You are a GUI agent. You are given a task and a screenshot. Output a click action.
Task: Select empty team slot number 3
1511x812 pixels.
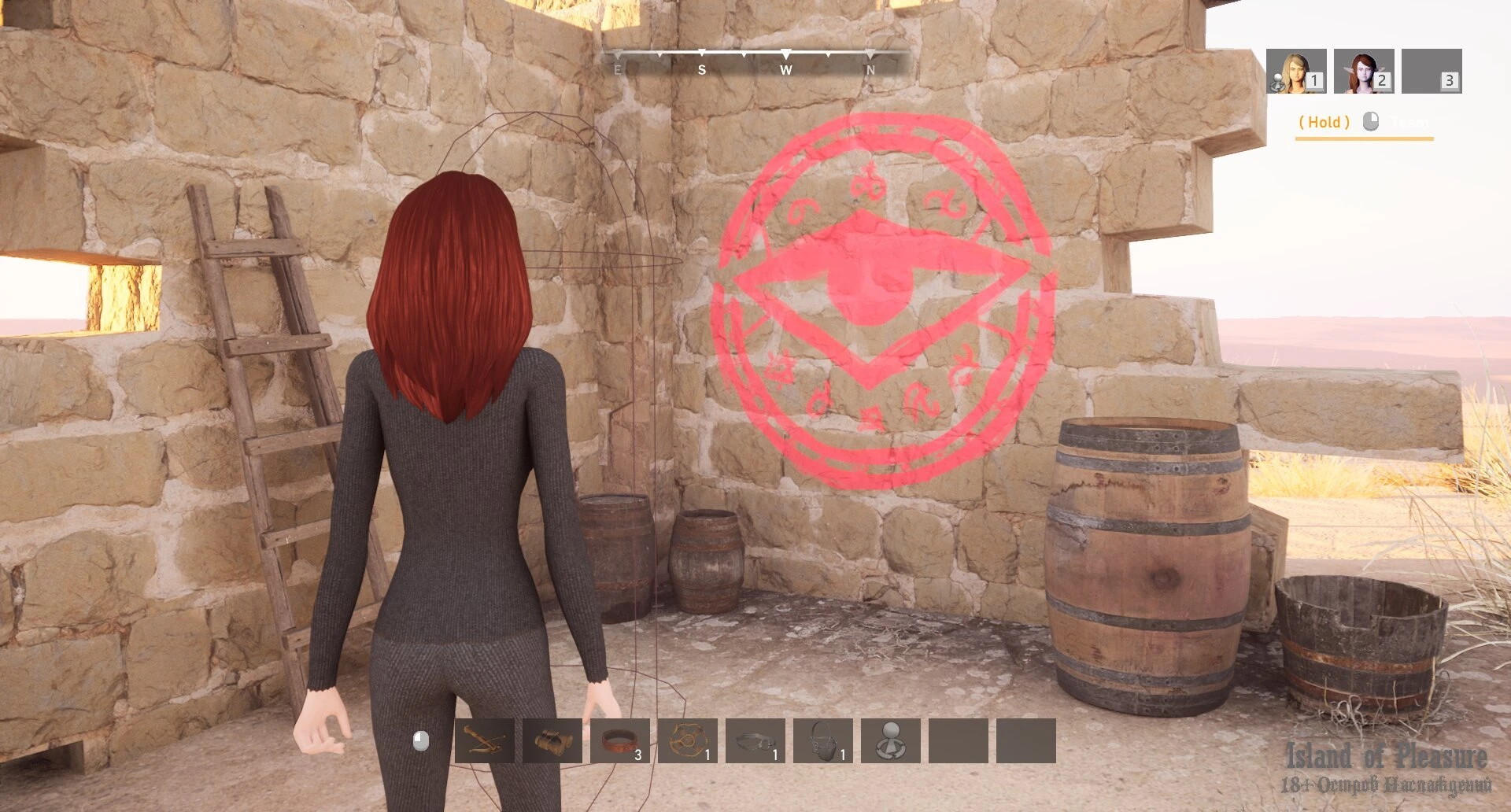pos(1432,72)
